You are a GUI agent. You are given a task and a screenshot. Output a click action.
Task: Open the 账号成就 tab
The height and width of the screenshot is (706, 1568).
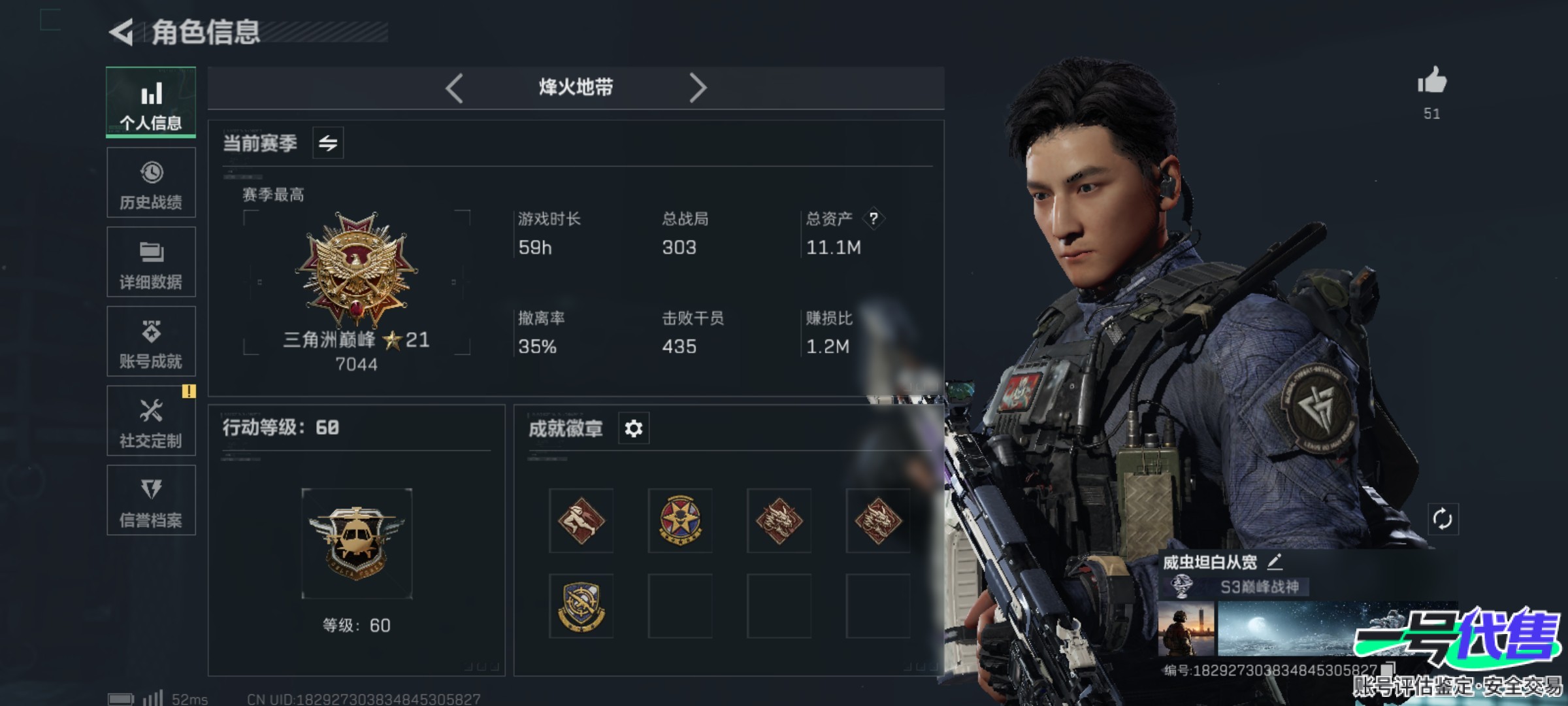pos(151,341)
